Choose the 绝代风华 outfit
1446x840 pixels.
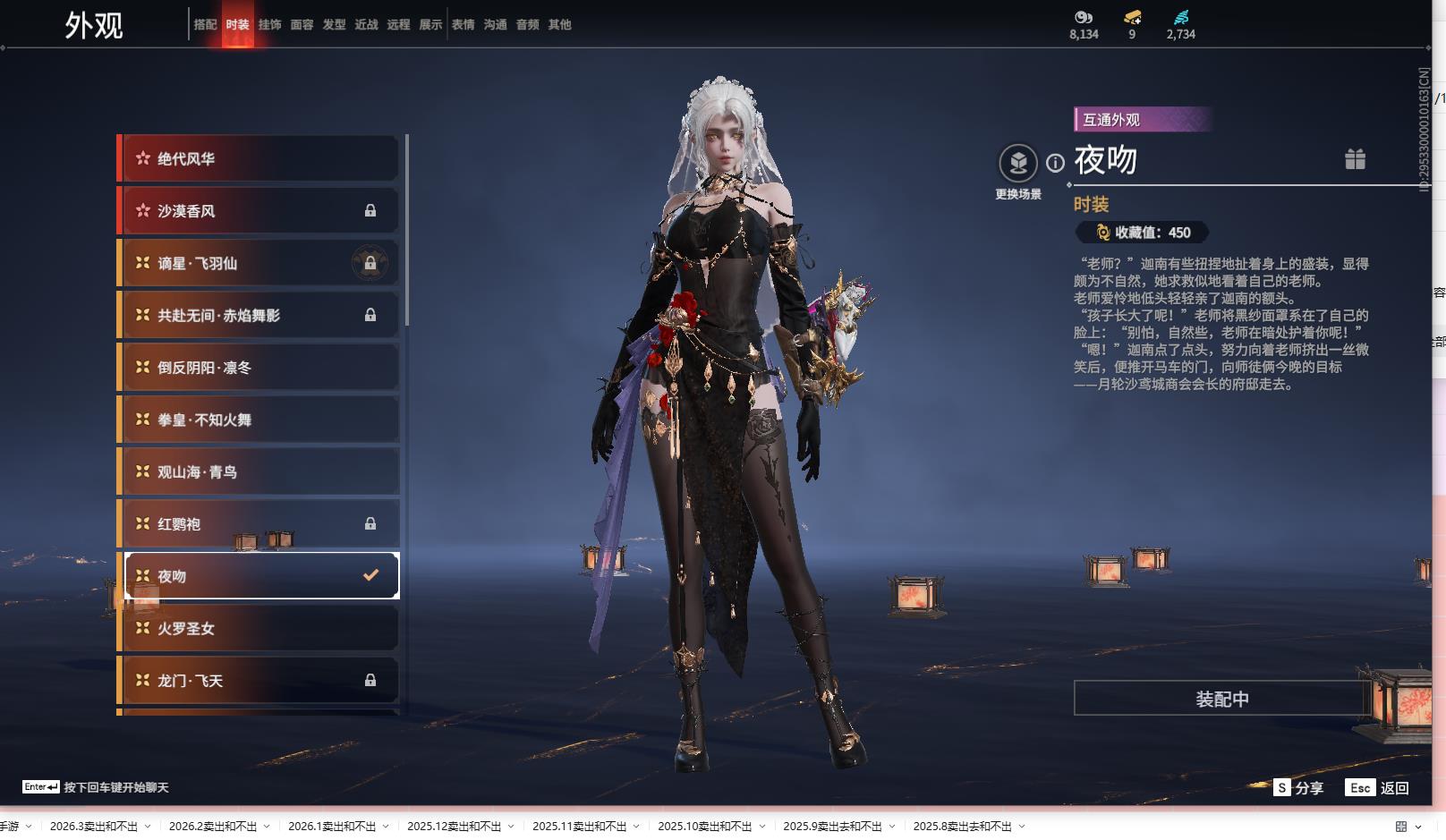(259, 159)
